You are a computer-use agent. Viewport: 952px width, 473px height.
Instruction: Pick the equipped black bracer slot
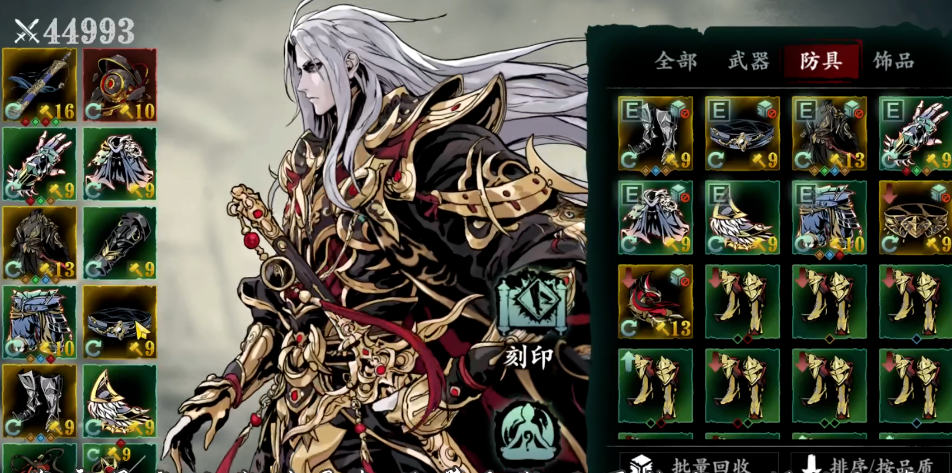(x=119, y=242)
